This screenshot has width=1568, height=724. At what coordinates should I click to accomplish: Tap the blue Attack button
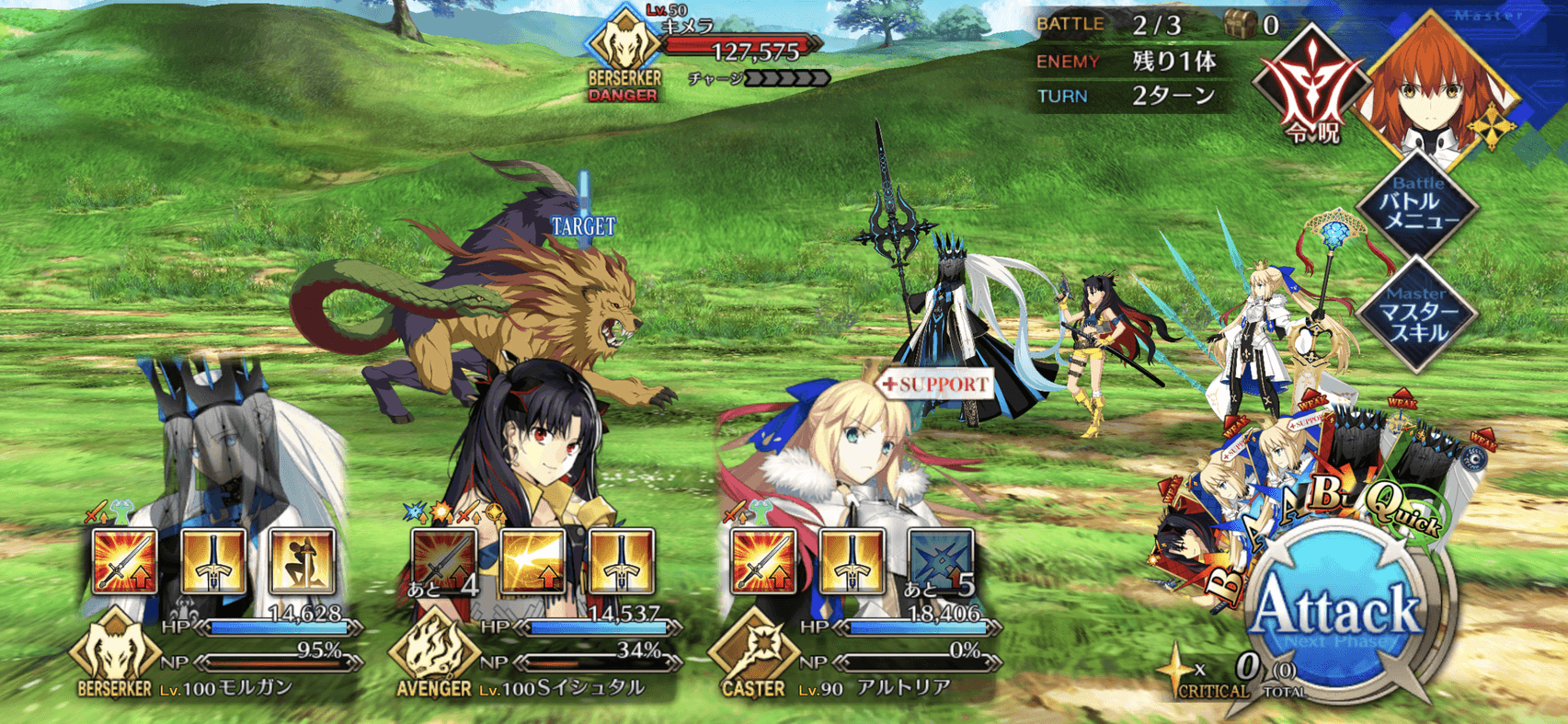tap(1338, 612)
